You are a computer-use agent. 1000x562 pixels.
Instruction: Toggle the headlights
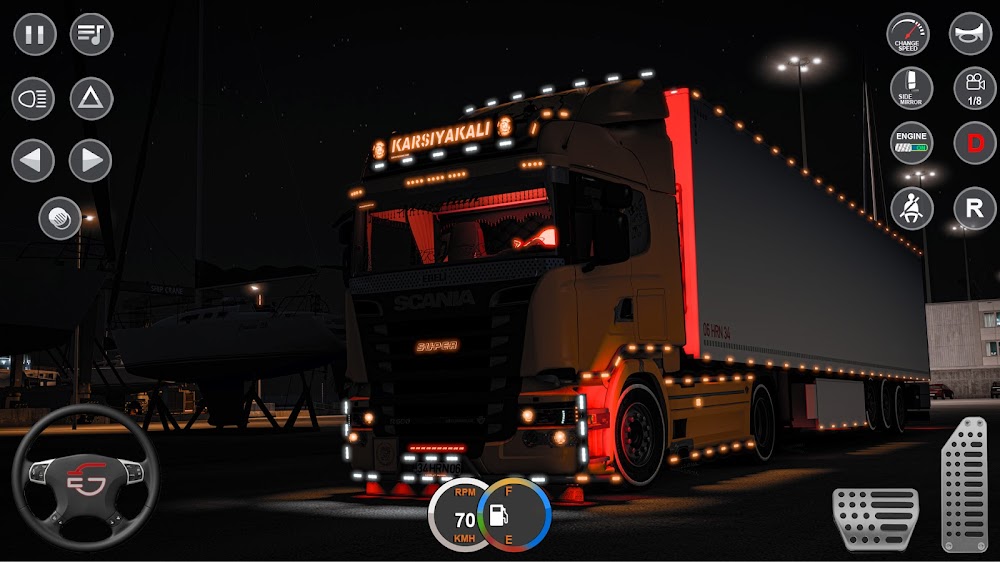[x=33, y=99]
